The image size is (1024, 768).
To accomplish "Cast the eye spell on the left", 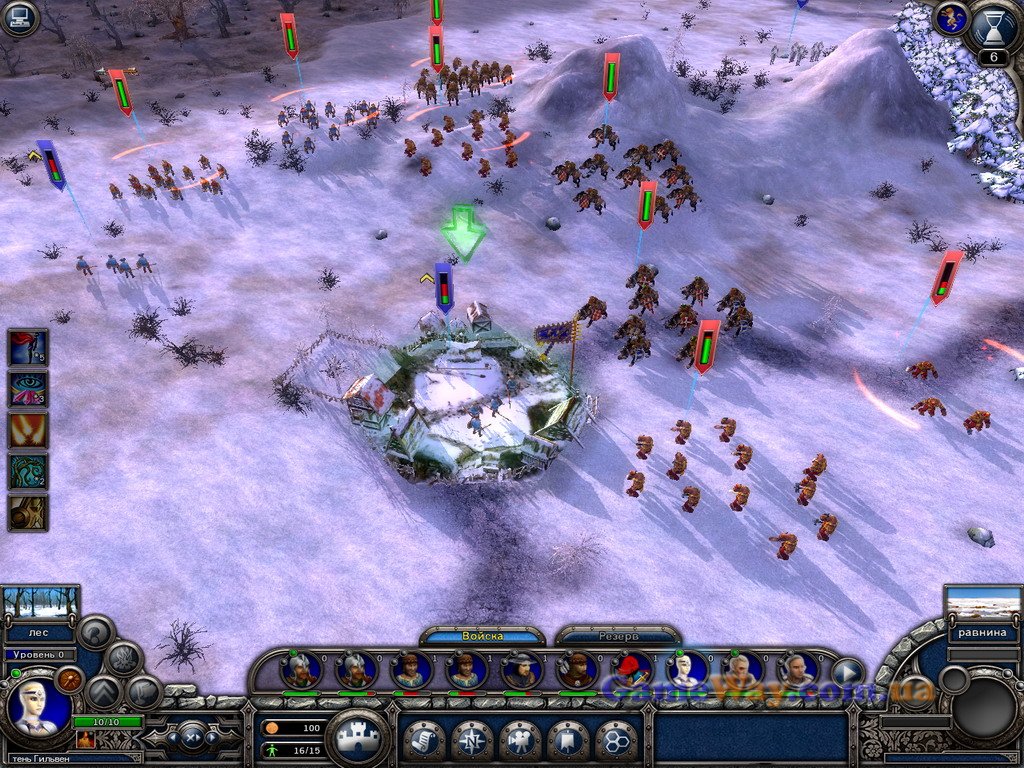I will click(28, 390).
